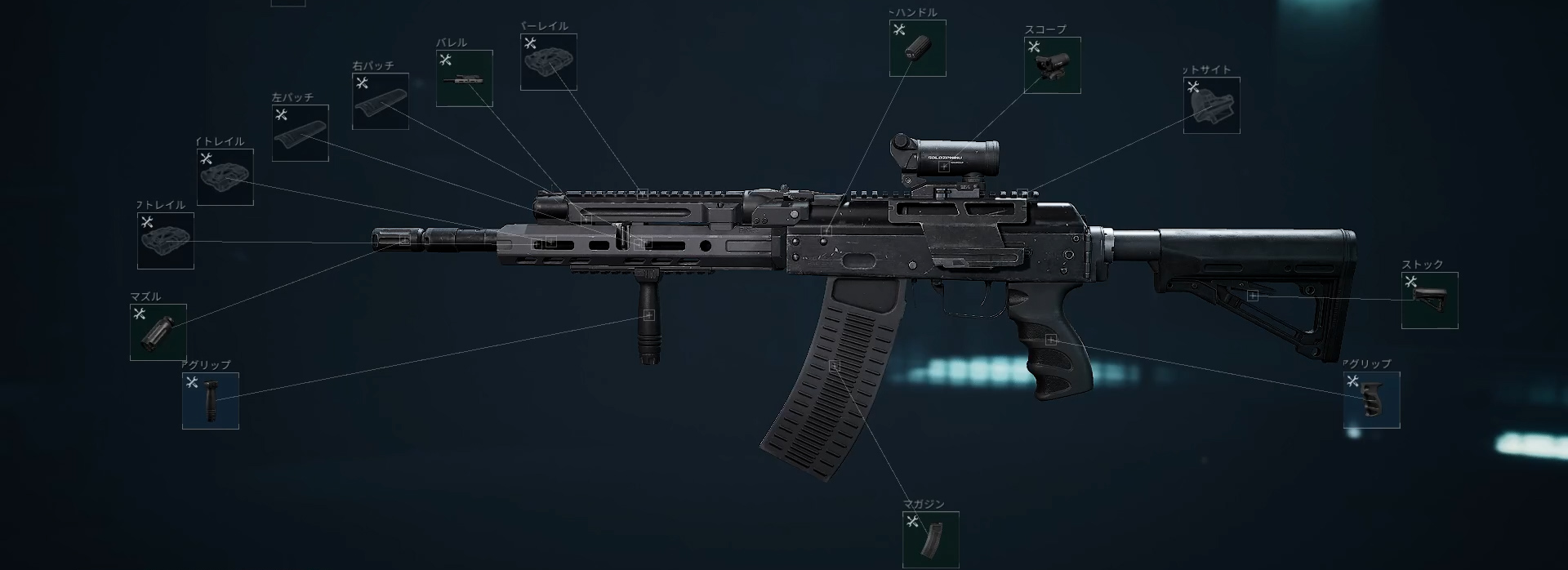The width and height of the screenshot is (1568, 570).
Task: Choose the フトレイル left rail slot
Action: coord(166,241)
